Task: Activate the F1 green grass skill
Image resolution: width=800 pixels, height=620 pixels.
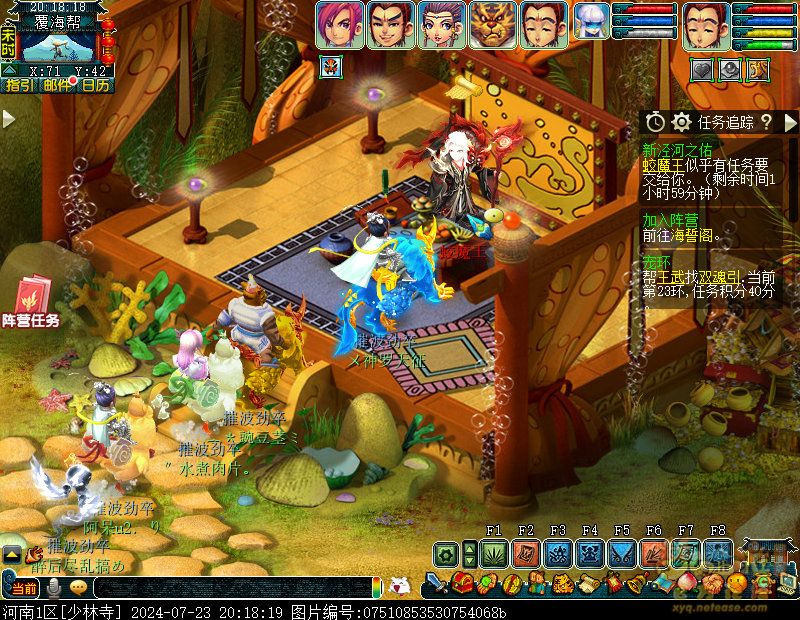Action: (494, 553)
